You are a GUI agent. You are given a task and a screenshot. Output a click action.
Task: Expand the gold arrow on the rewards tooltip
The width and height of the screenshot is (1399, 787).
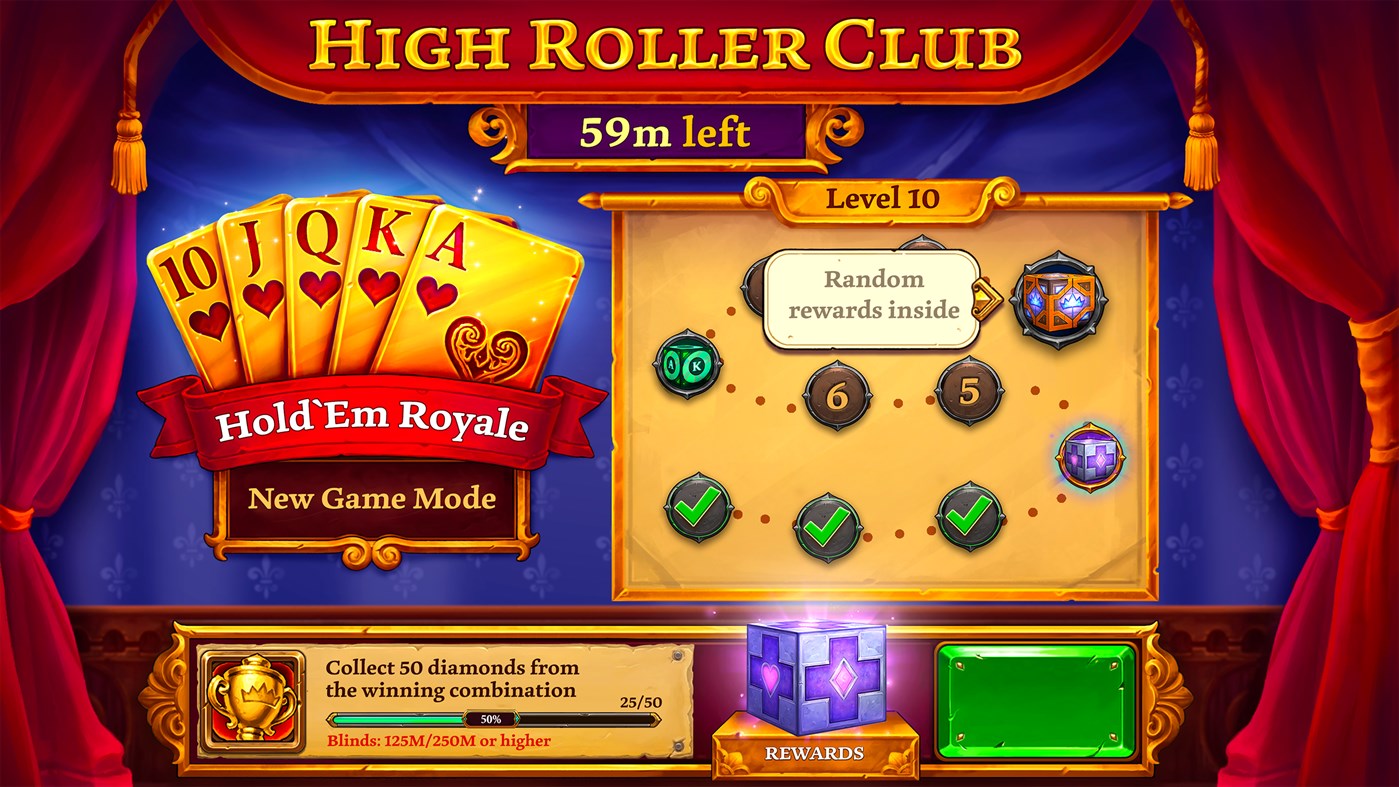click(986, 297)
